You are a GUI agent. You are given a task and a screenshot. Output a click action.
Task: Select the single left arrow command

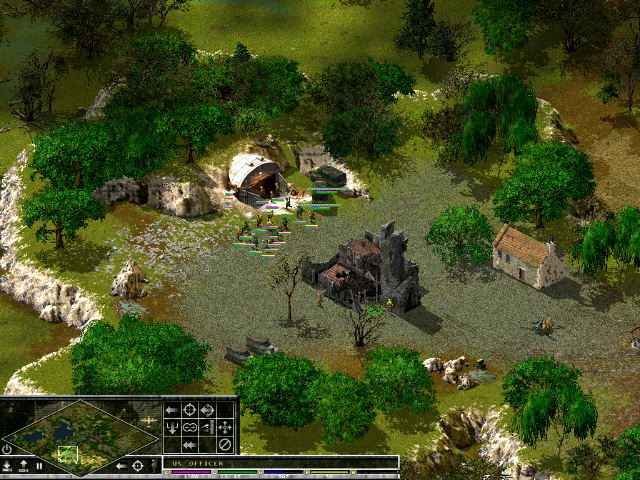tap(171, 409)
